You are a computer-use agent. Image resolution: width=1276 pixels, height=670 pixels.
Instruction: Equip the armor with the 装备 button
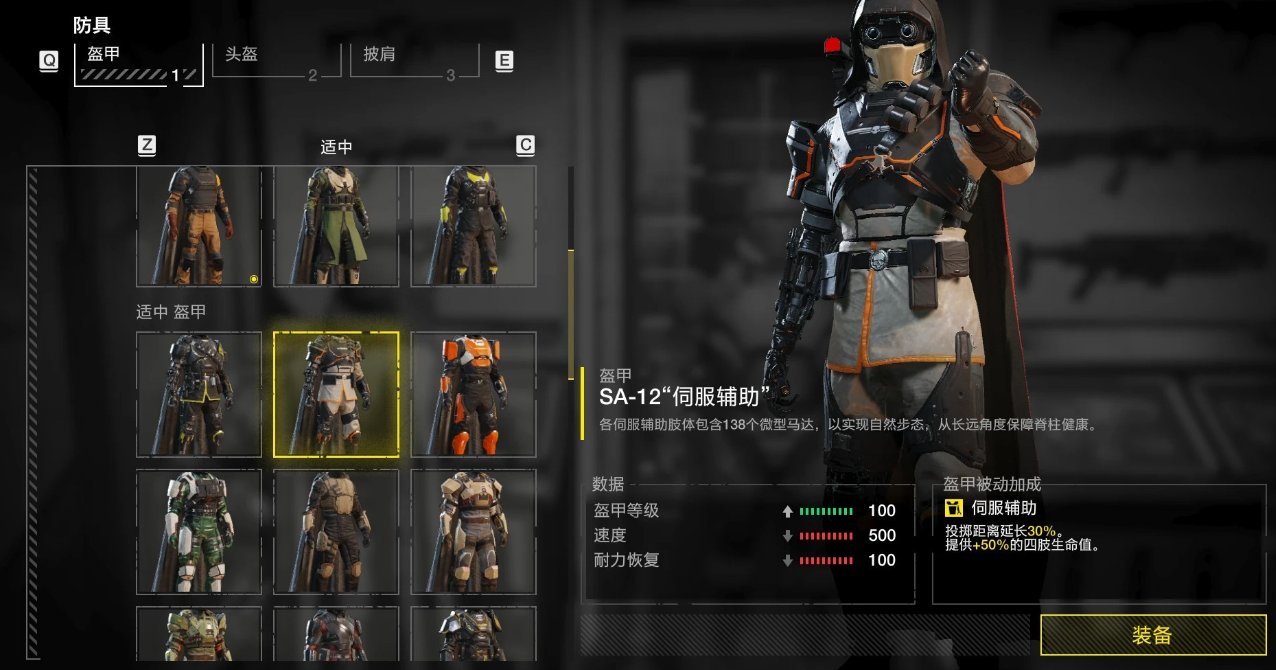click(x=1152, y=635)
